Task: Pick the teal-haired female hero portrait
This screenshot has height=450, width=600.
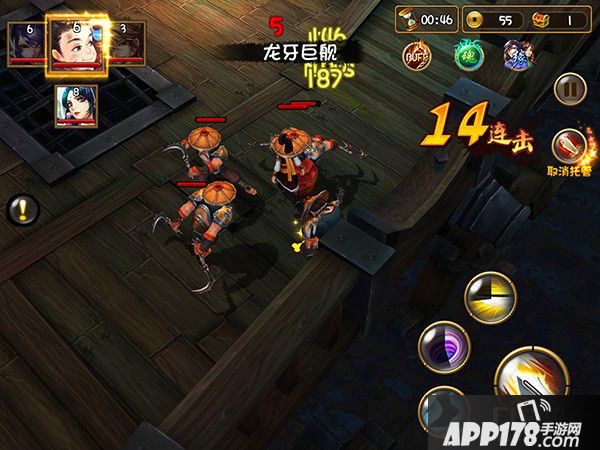Action: point(76,106)
